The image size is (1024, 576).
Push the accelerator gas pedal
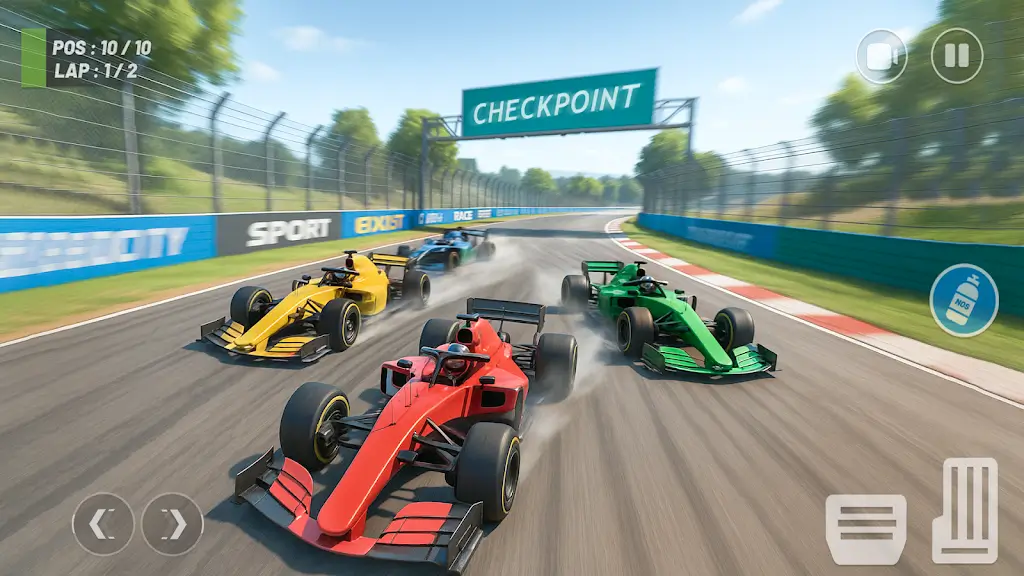pyautogui.click(x=965, y=511)
